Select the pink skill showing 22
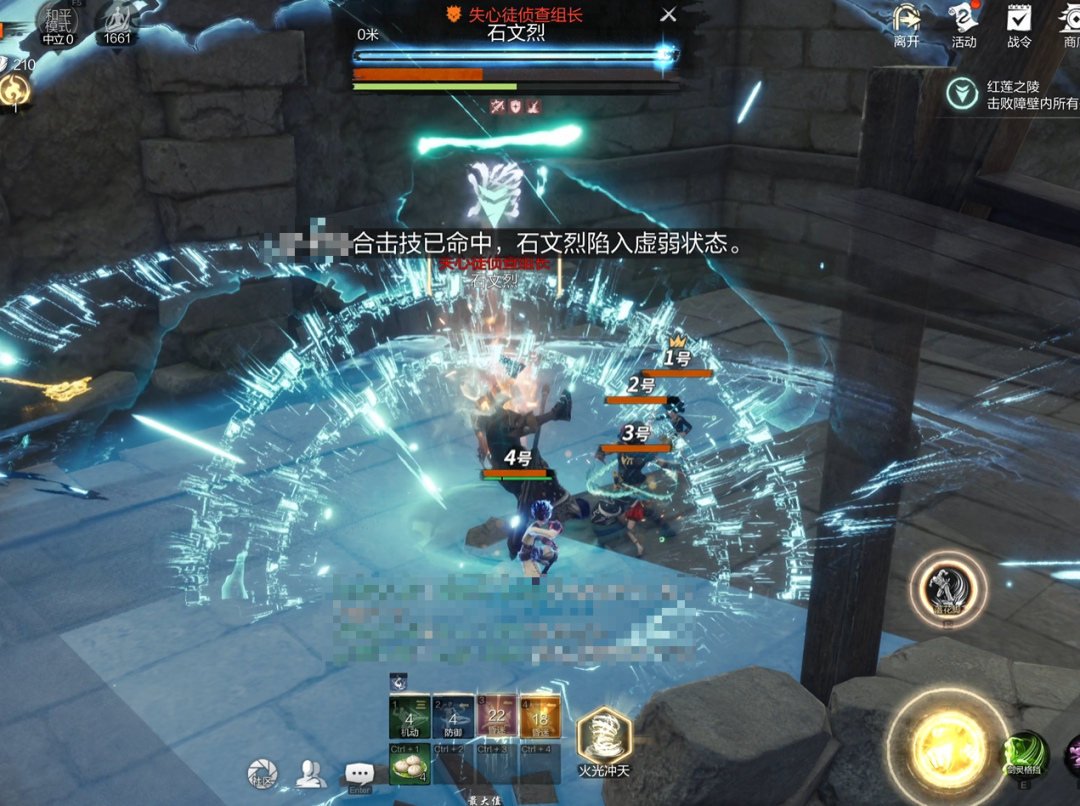 pyautogui.click(x=496, y=716)
